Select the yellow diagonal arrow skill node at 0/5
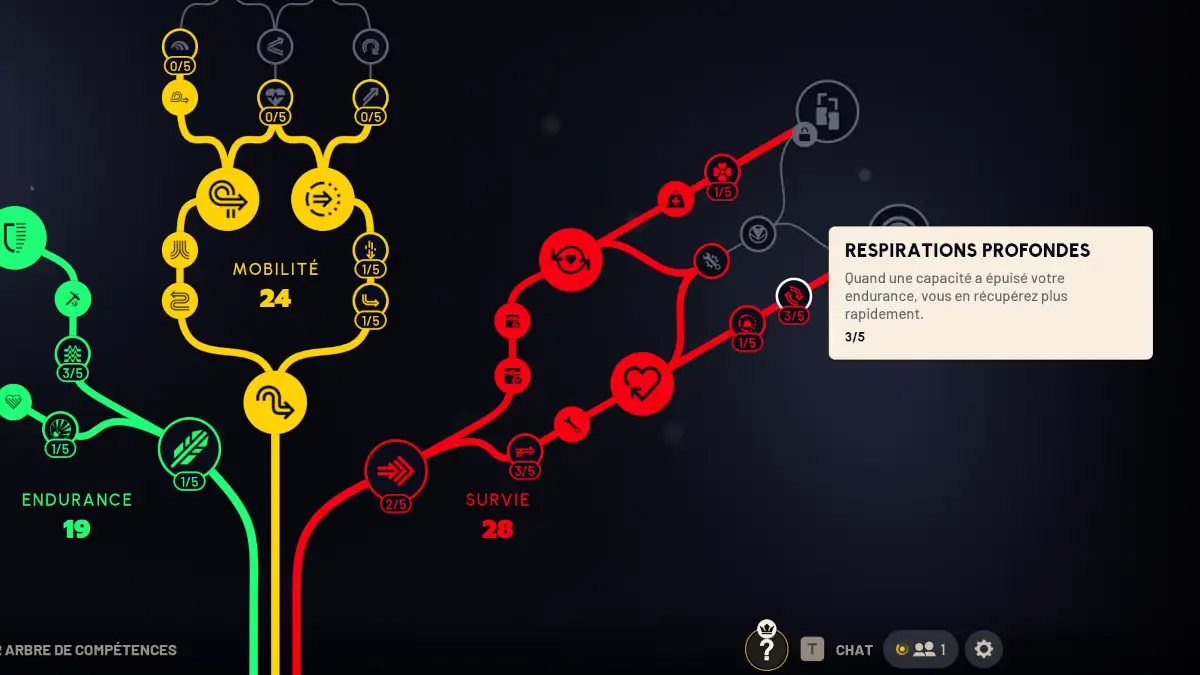Screen dimensions: 1200x675 click(370, 97)
